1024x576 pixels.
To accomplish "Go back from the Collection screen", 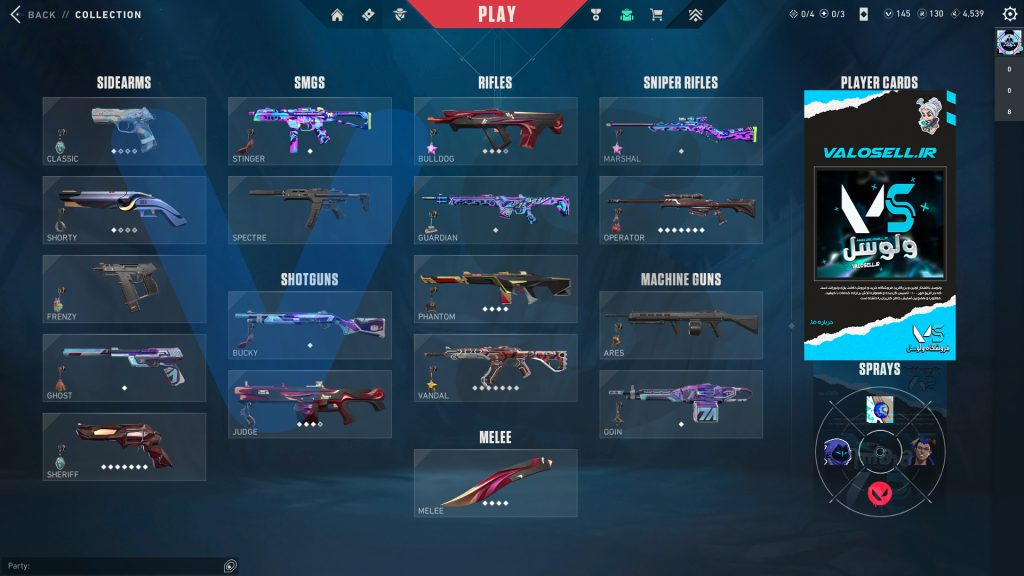I will 32,15.
